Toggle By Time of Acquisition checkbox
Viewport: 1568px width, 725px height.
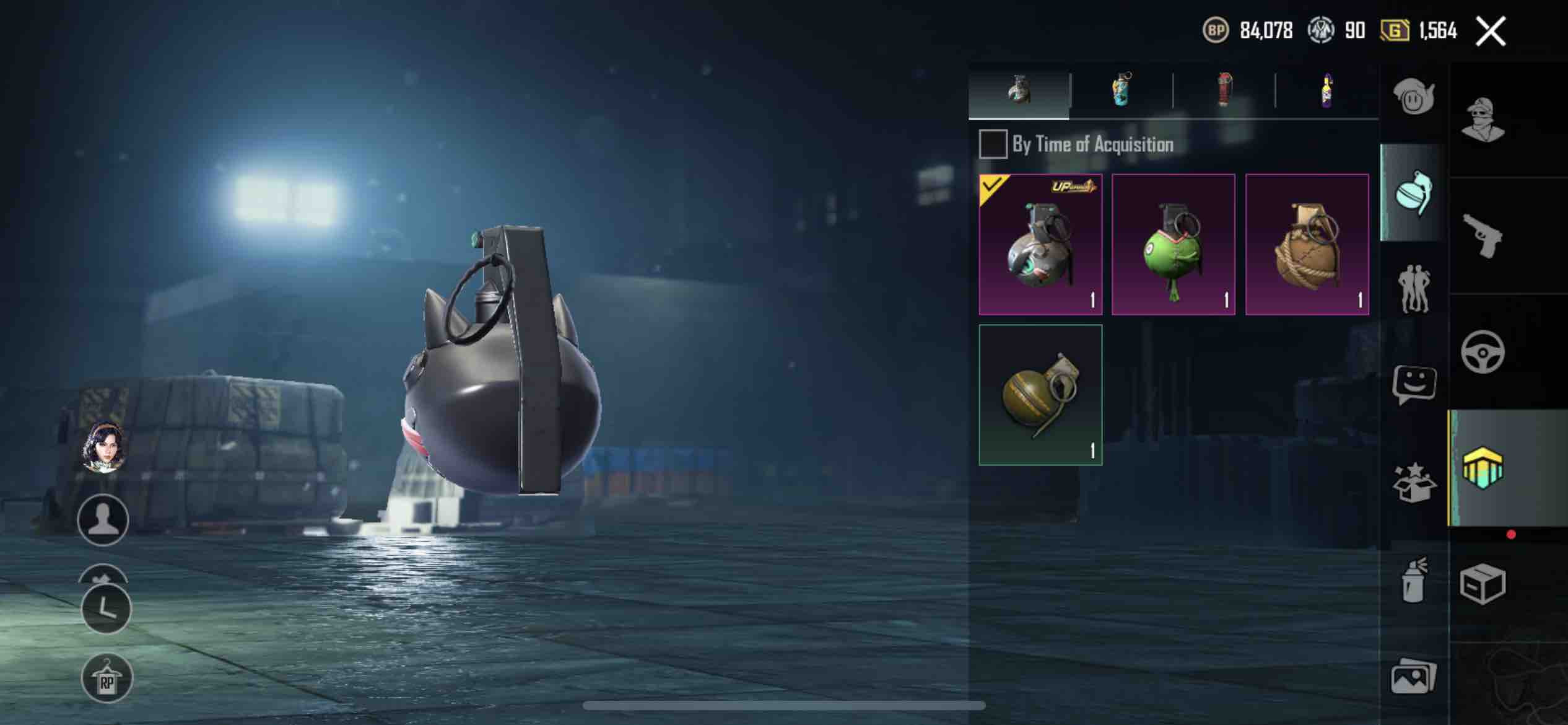[x=992, y=144]
